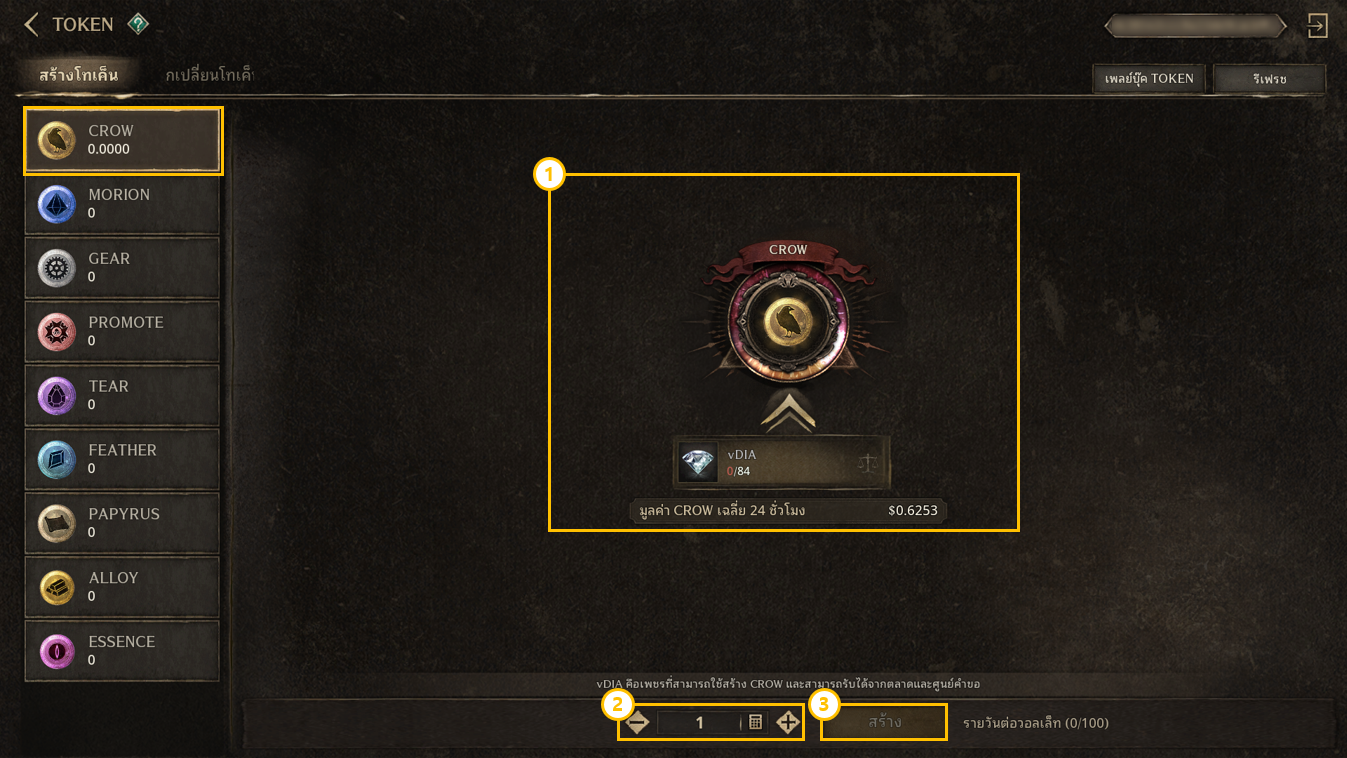Select the CROW token row

[123, 140]
